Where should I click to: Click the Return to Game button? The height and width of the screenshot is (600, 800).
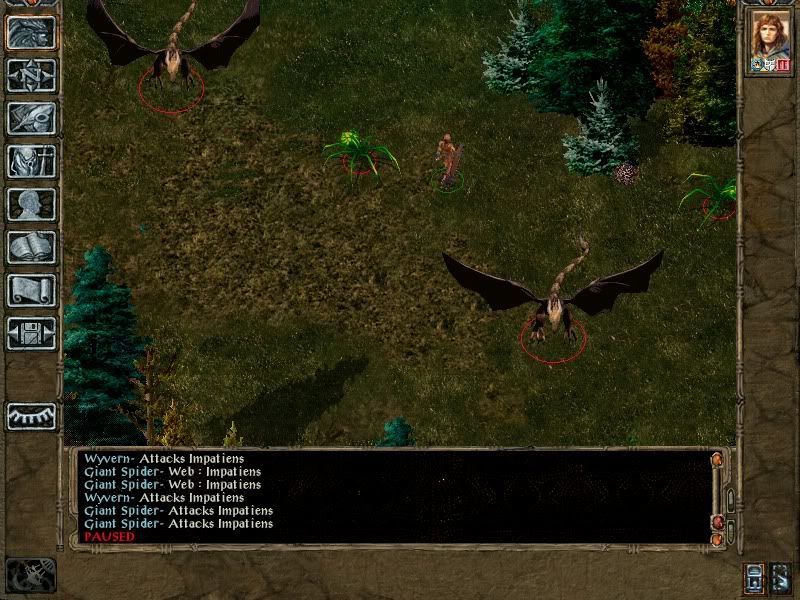pyautogui.click(x=31, y=32)
